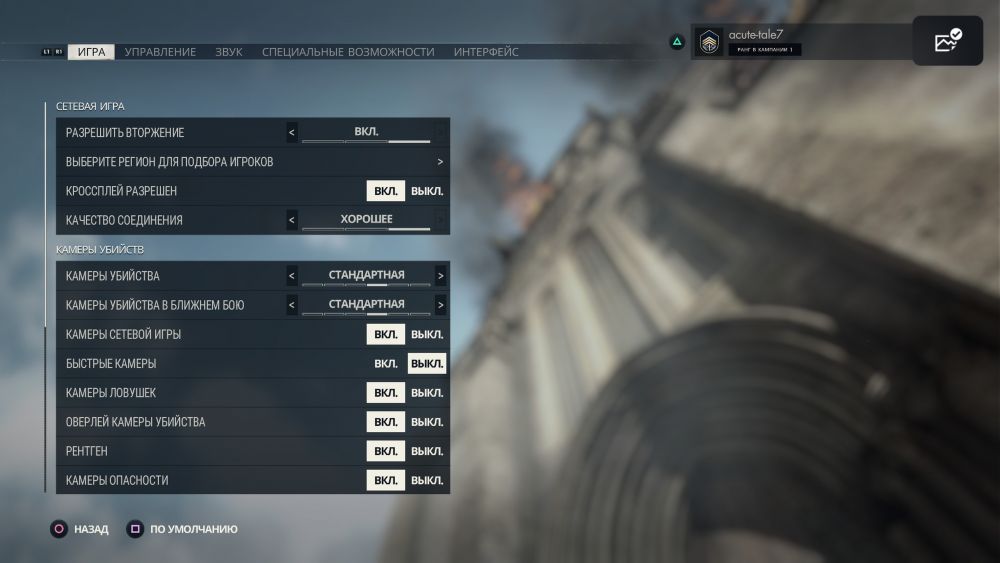The height and width of the screenshot is (563, 1000).
Task: Open the region selection for matchmaking
Action: 440,162
